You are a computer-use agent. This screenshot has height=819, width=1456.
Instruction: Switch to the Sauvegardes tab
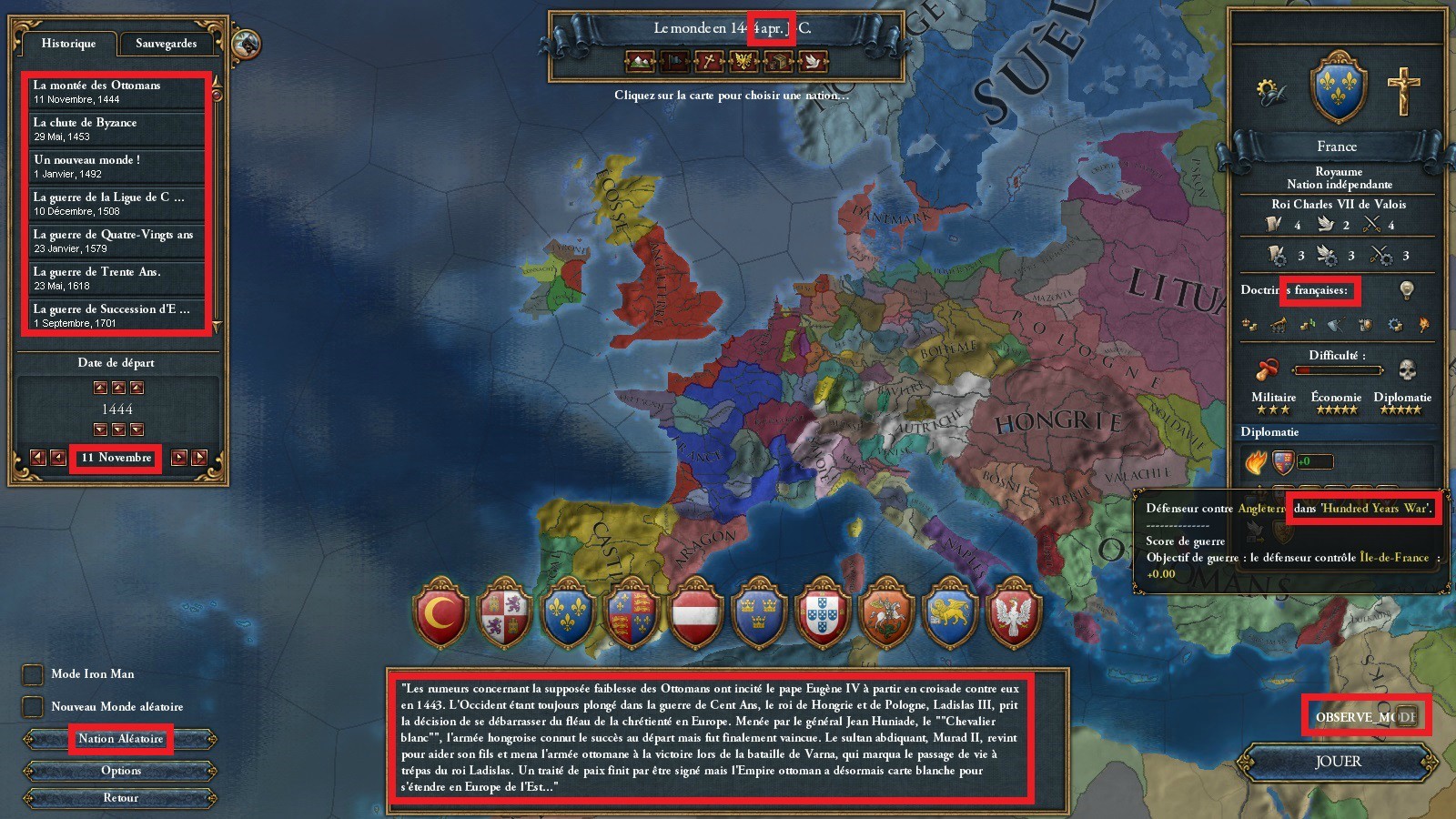(x=167, y=43)
